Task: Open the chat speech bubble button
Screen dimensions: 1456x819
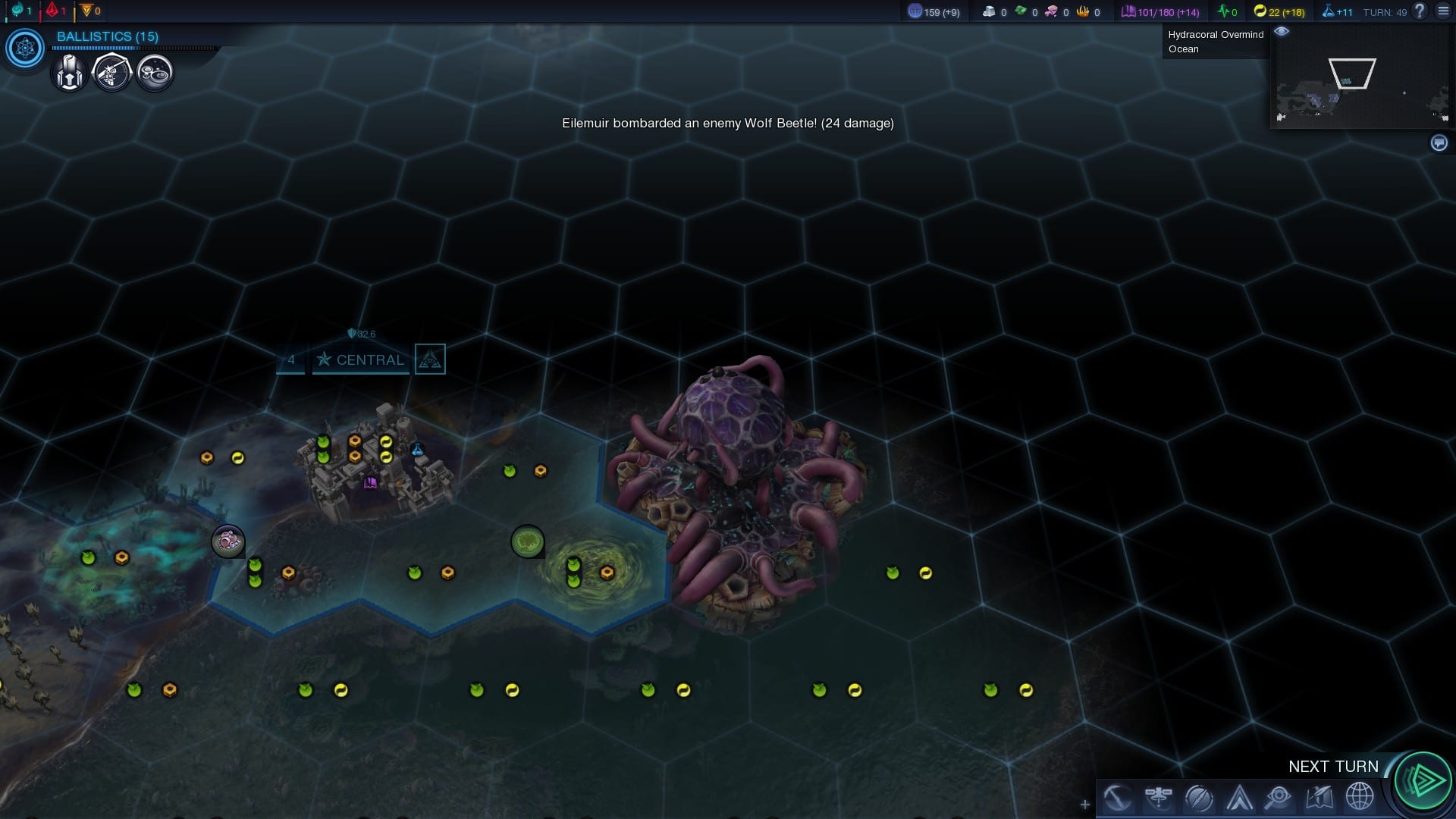Action: 1439,143
